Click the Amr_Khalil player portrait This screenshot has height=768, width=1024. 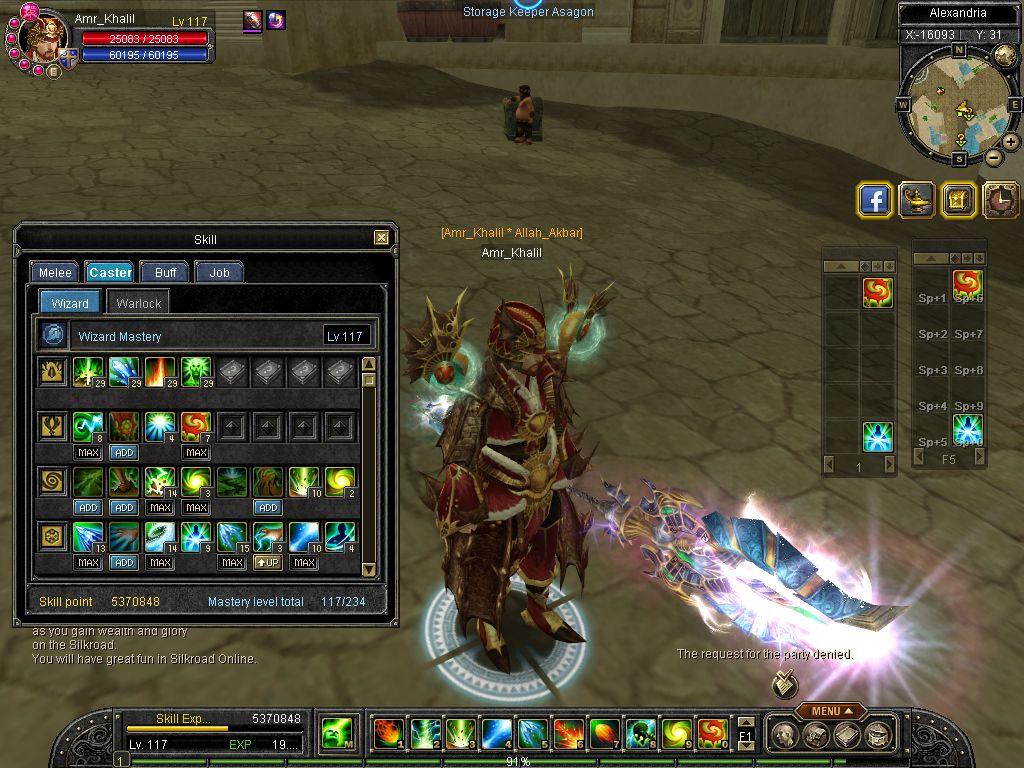43,38
